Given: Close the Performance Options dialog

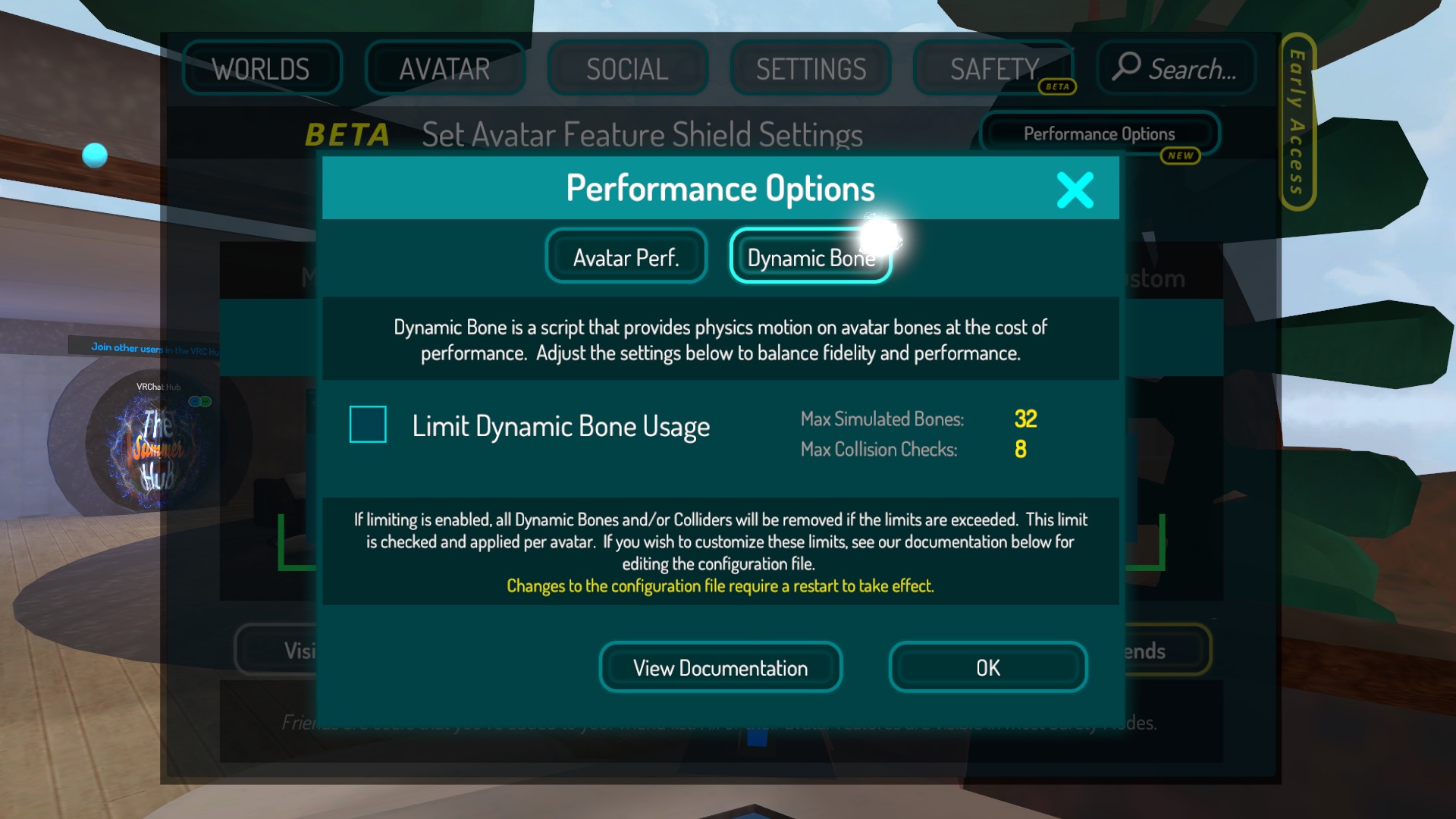Looking at the screenshot, I should point(1075,190).
